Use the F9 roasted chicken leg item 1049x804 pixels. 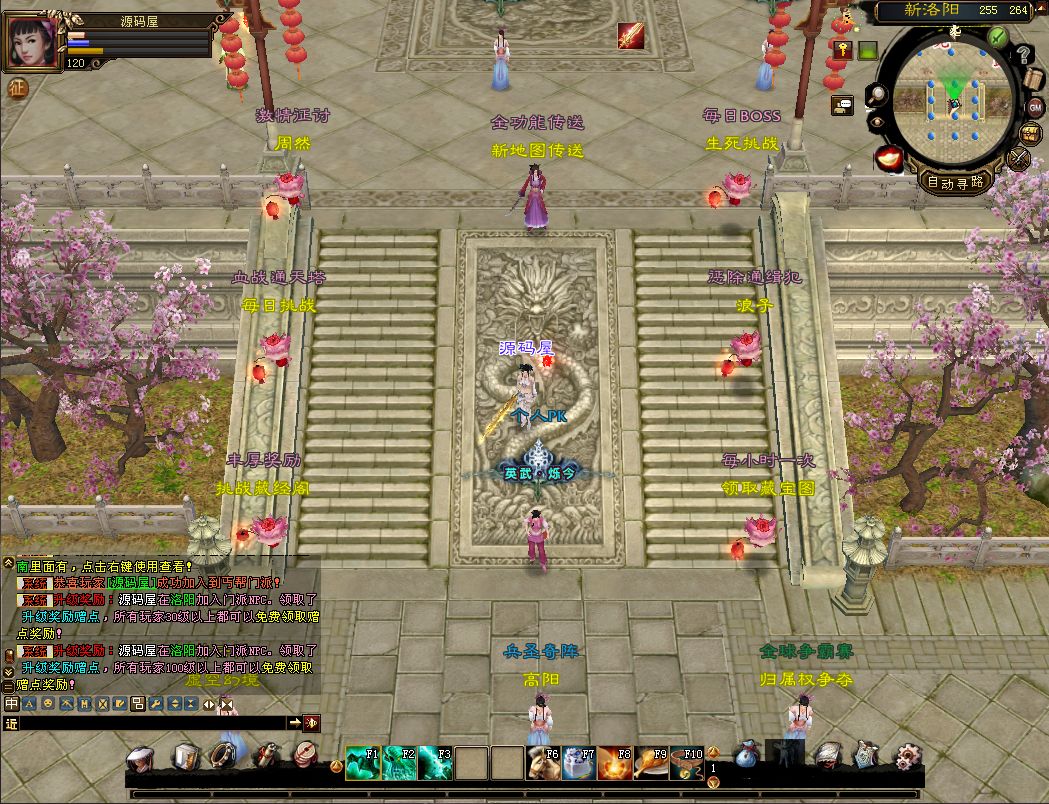pos(651,763)
